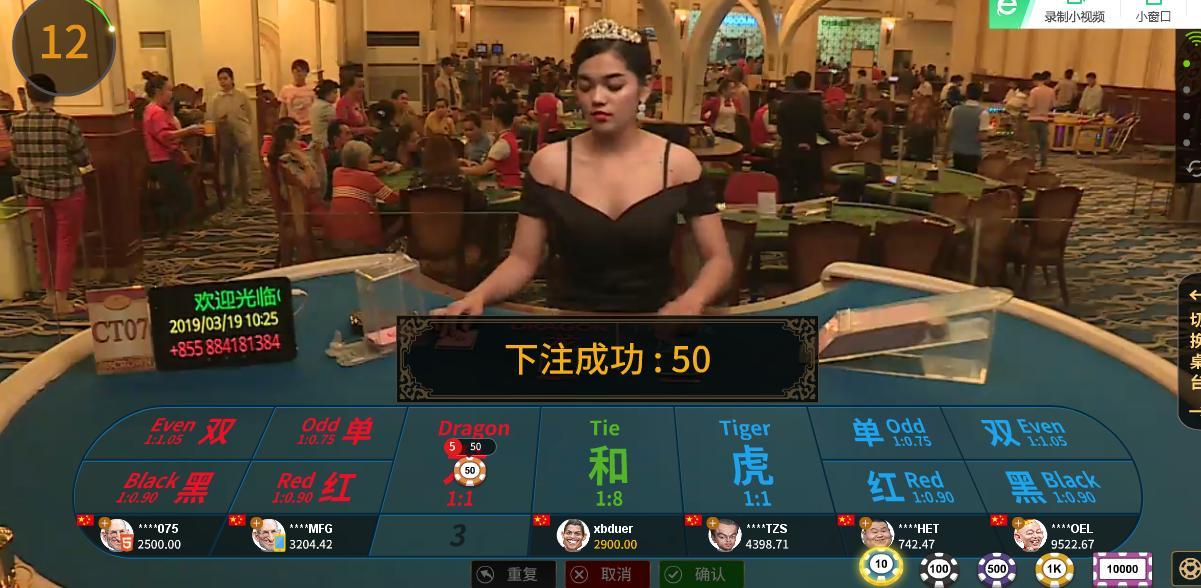Bet on red Even 双 area
The image size is (1201, 588).
coord(191,432)
